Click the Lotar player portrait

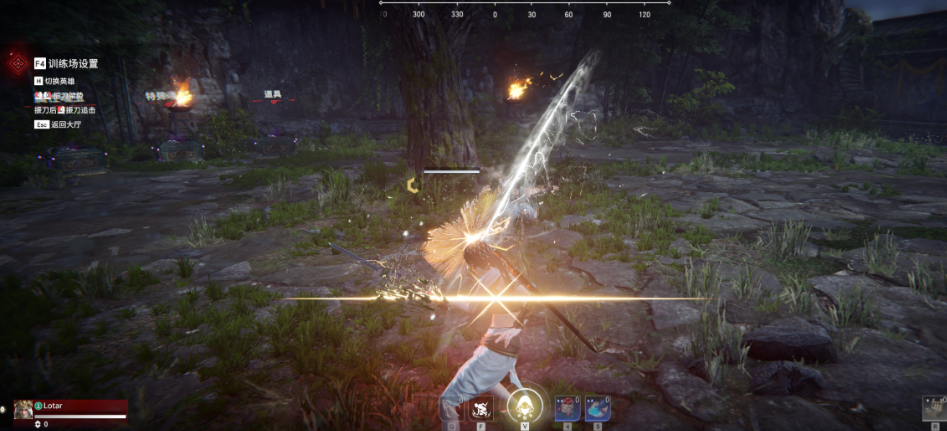(23, 409)
